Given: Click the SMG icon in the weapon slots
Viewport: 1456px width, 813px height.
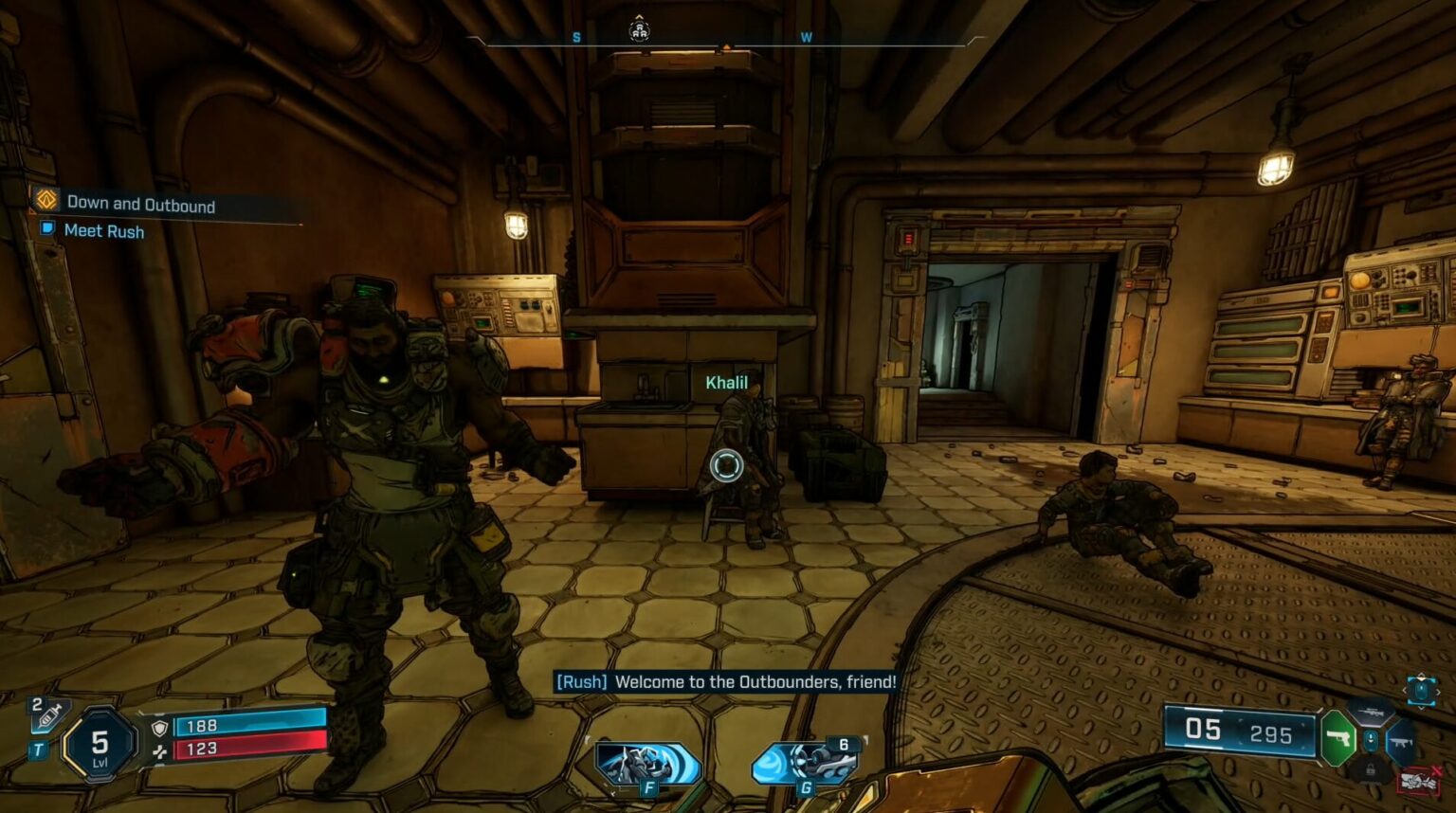Looking at the screenshot, I should pyautogui.click(x=1401, y=741).
